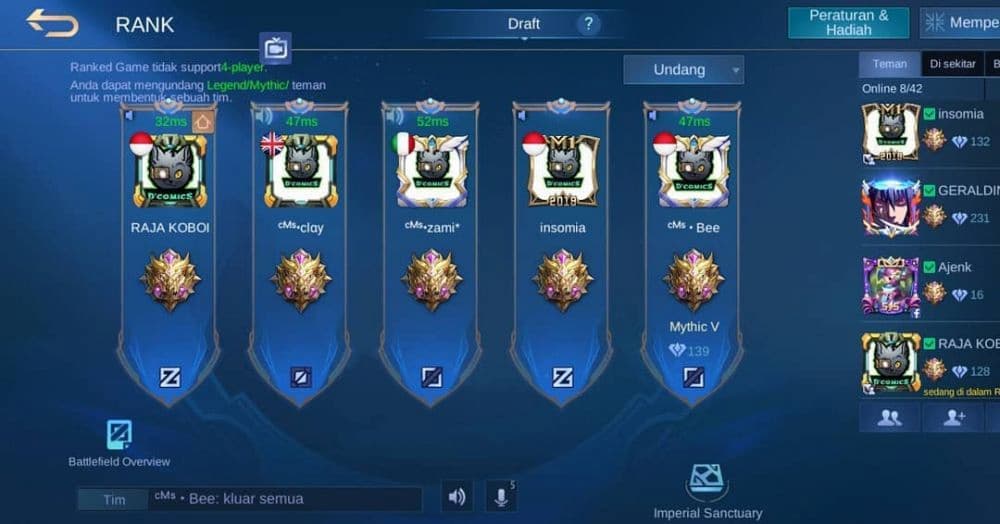Select the cMs•zami* player banner

(431, 250)
